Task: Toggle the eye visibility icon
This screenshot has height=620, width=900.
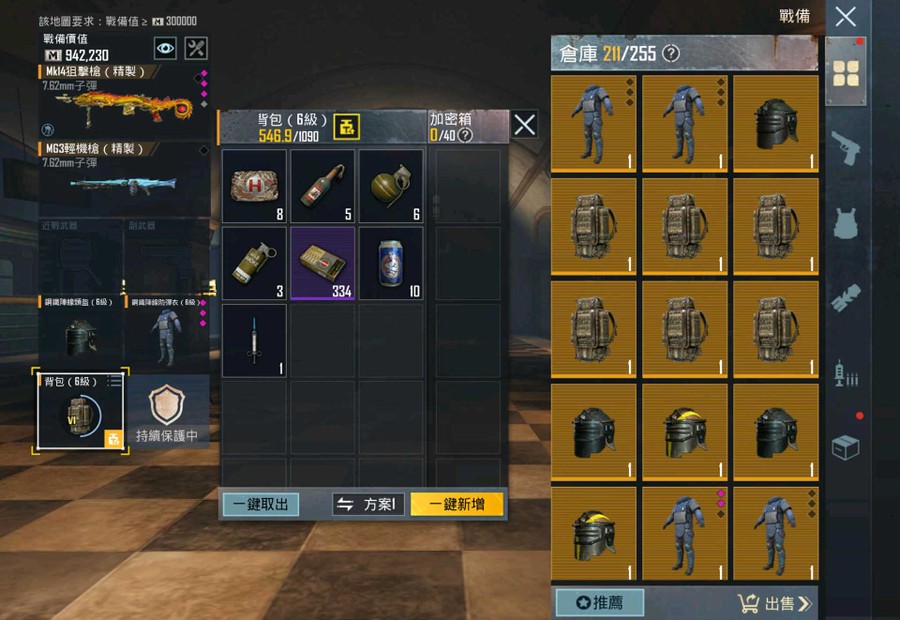Action: 165,47
